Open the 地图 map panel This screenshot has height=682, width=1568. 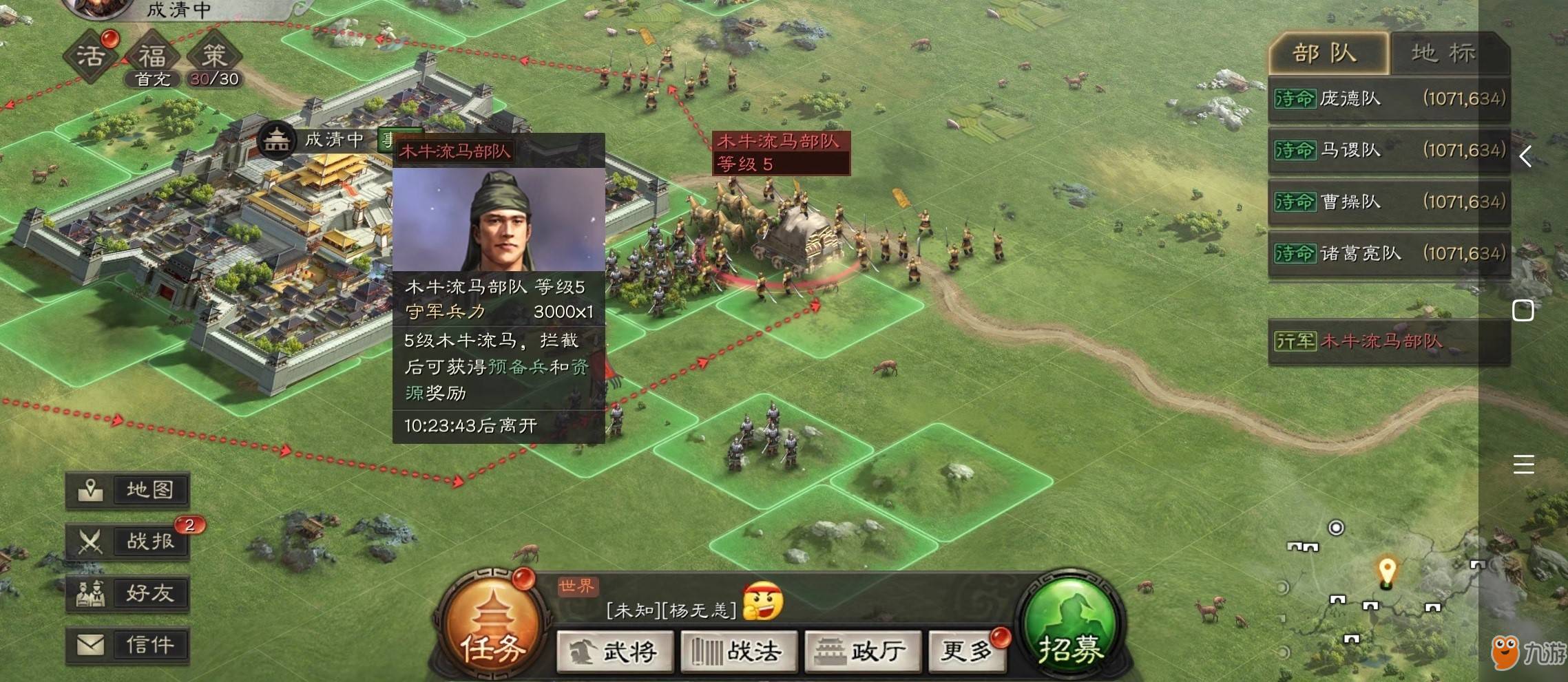click(x=127, y=490)
